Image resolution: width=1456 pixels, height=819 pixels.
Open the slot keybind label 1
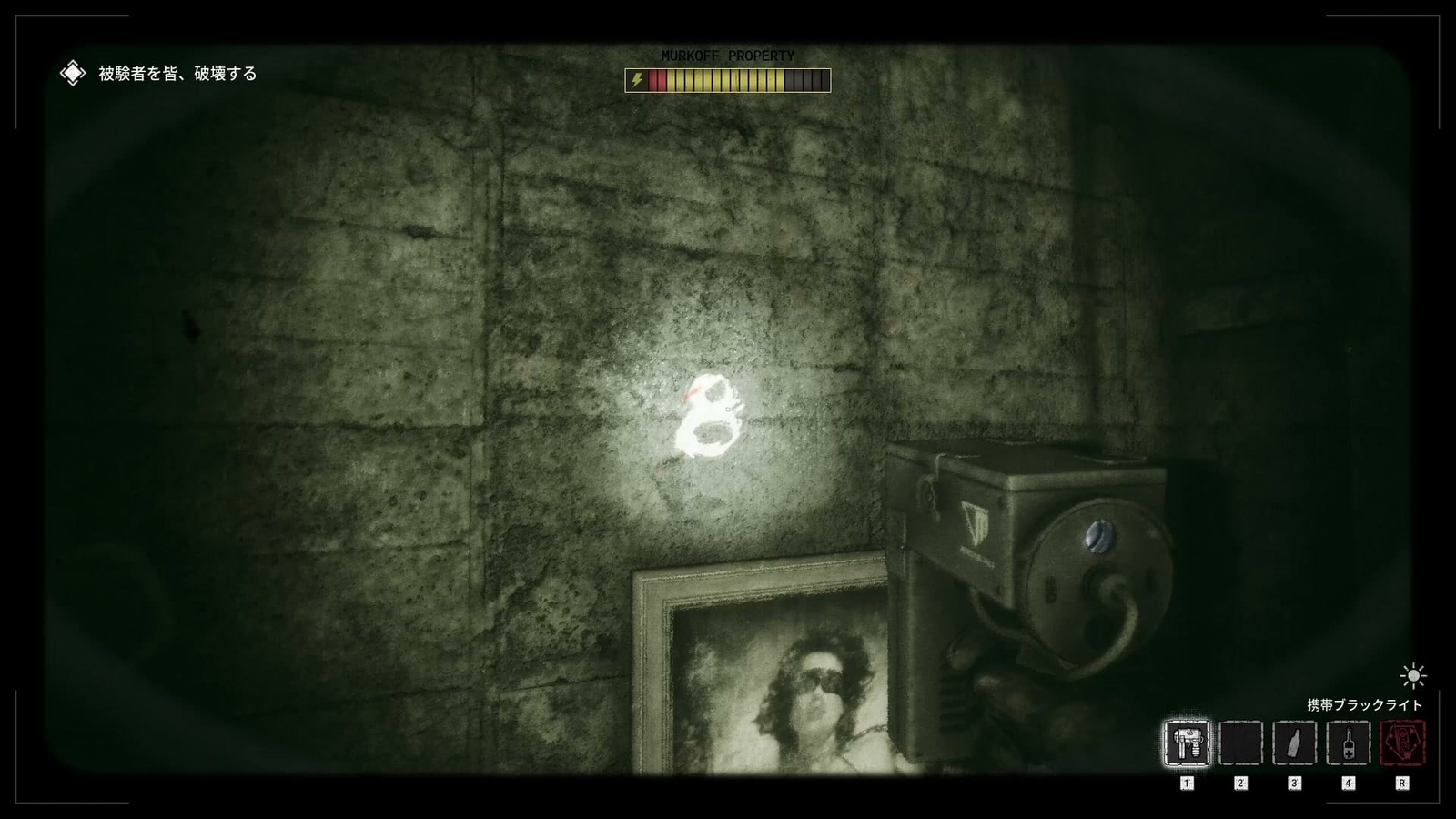pyautogui.click(x=1187, y=781)
